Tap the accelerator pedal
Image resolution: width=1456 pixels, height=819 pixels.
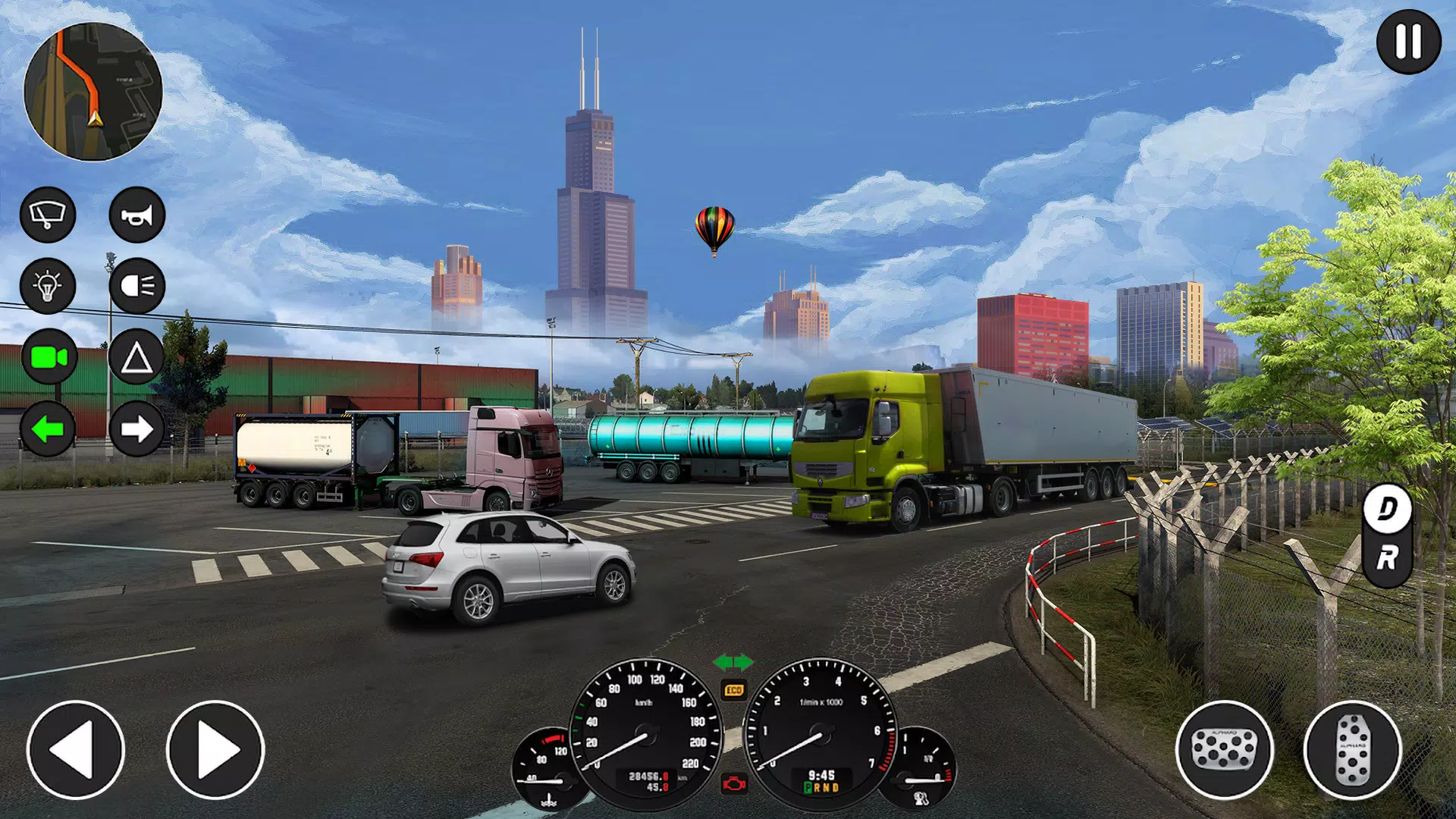1352,749
